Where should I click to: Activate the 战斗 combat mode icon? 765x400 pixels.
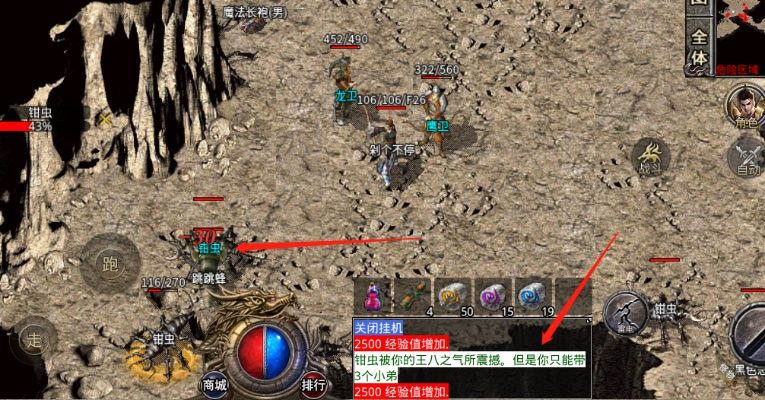pyautogui.click(x=652, y=158)
